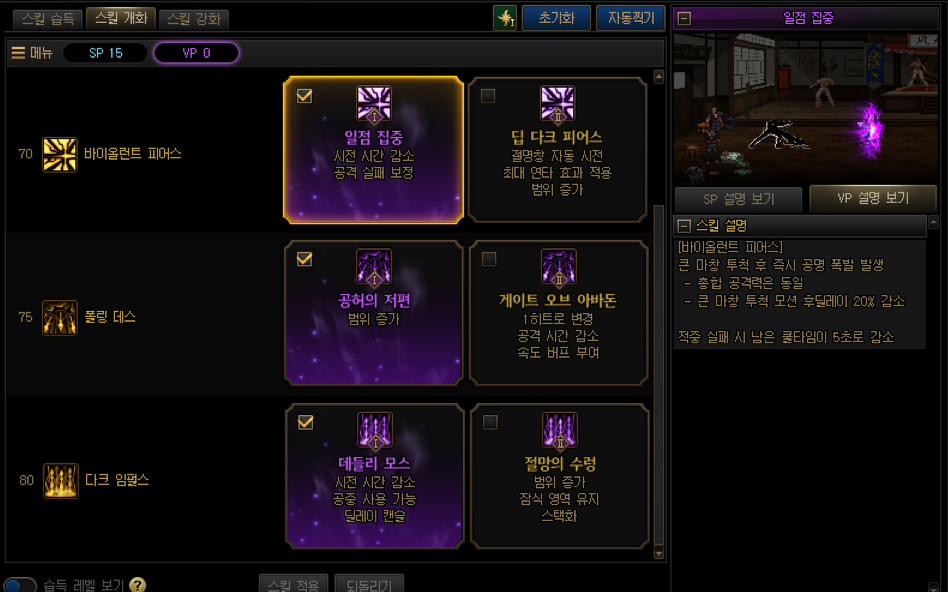
Task: Click the 바이올런트 피어스 skill icon
Action: coord(60,154)
